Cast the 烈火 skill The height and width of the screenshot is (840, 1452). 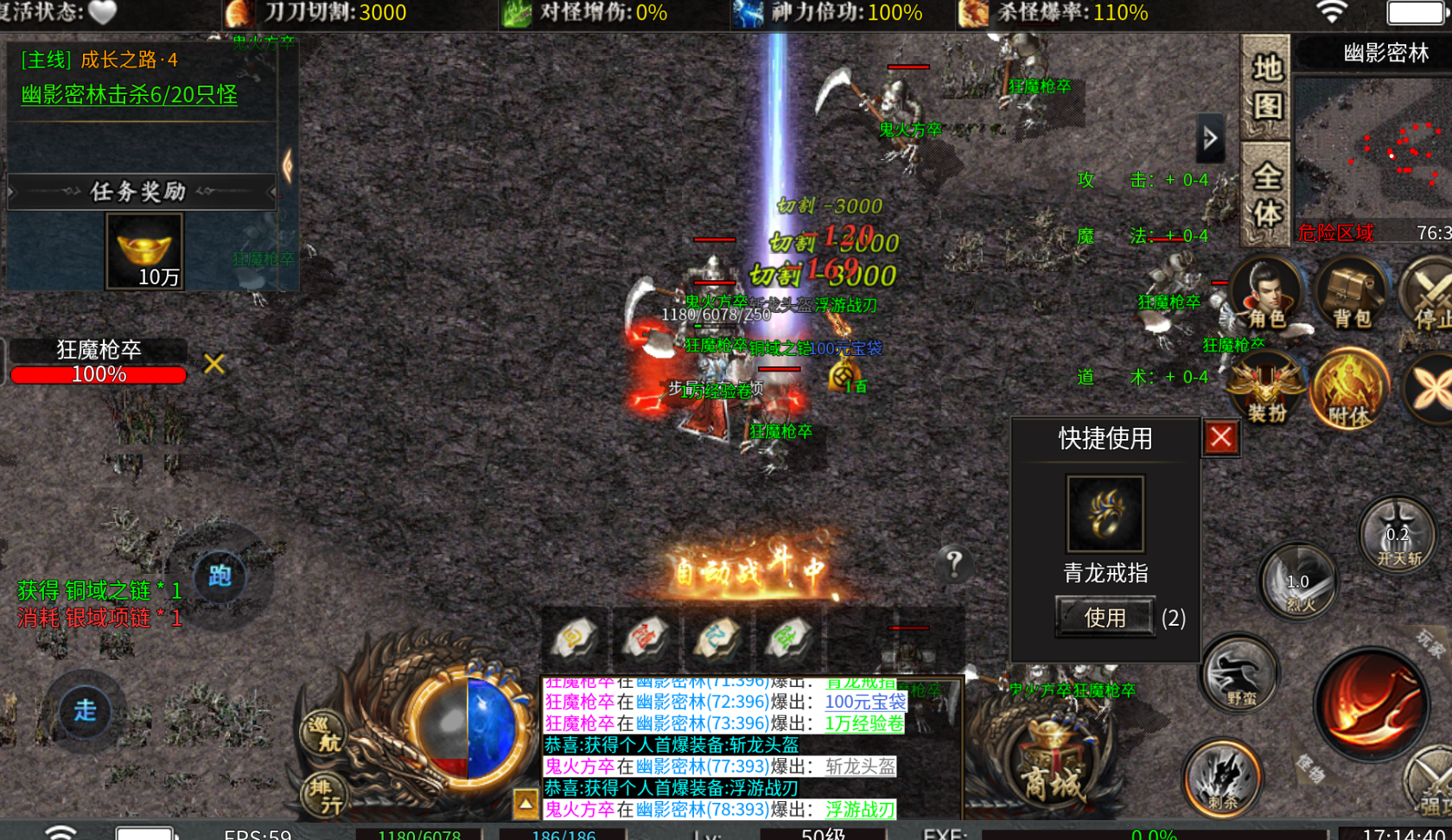(1298, 583)
